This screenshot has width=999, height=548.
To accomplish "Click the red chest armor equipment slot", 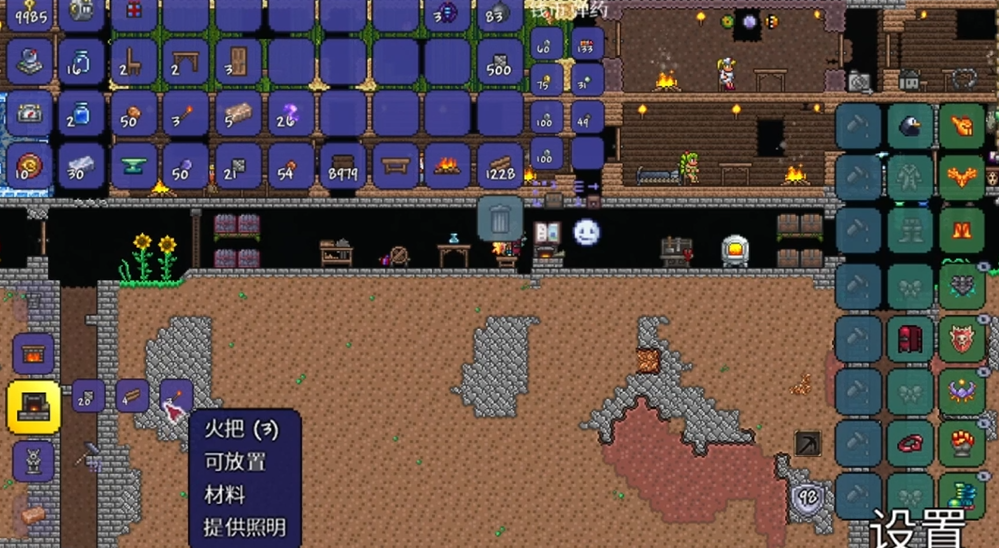I will (x=910, y=339).
